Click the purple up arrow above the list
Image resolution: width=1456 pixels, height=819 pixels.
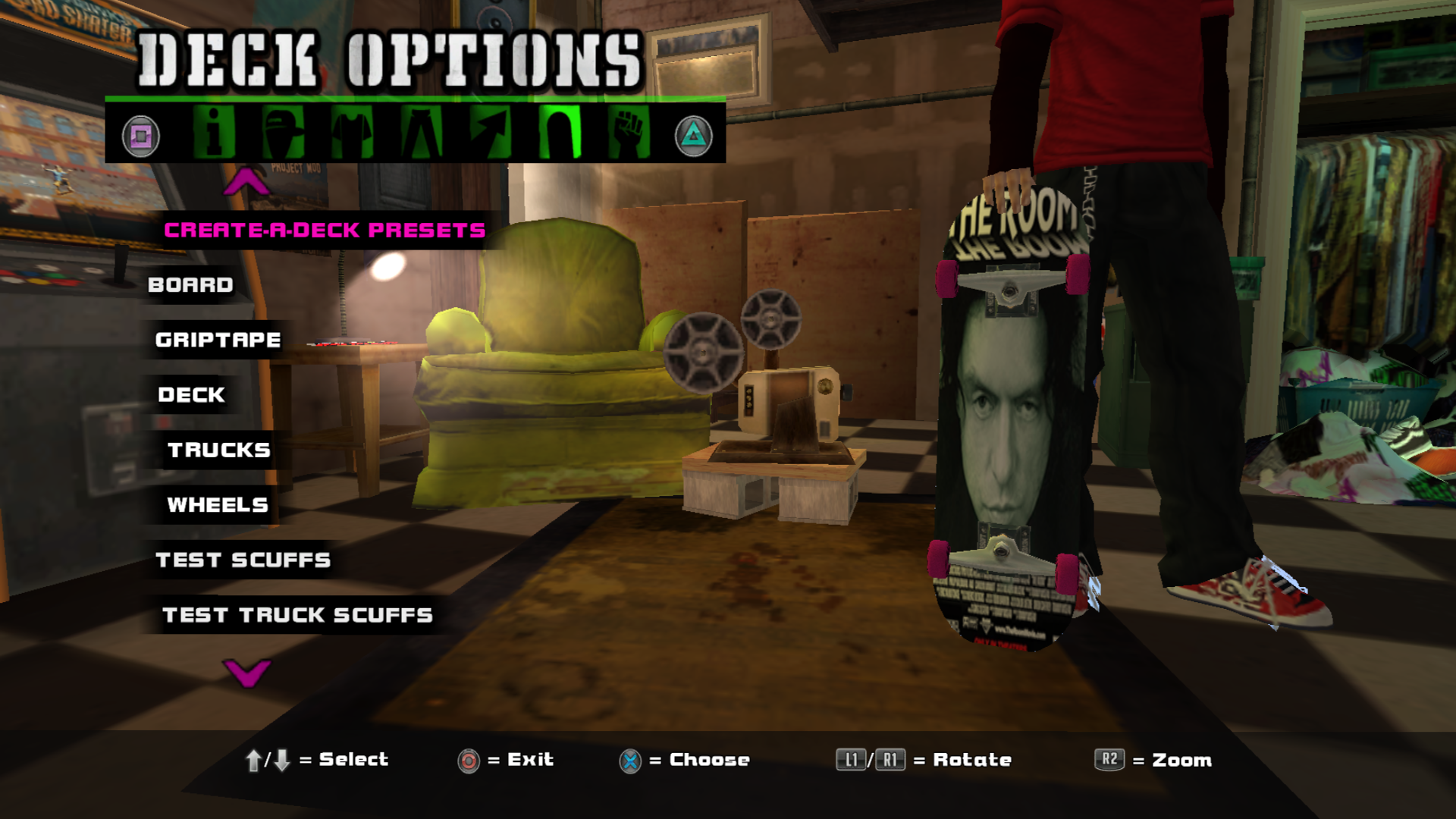click(x=246, y=182)
